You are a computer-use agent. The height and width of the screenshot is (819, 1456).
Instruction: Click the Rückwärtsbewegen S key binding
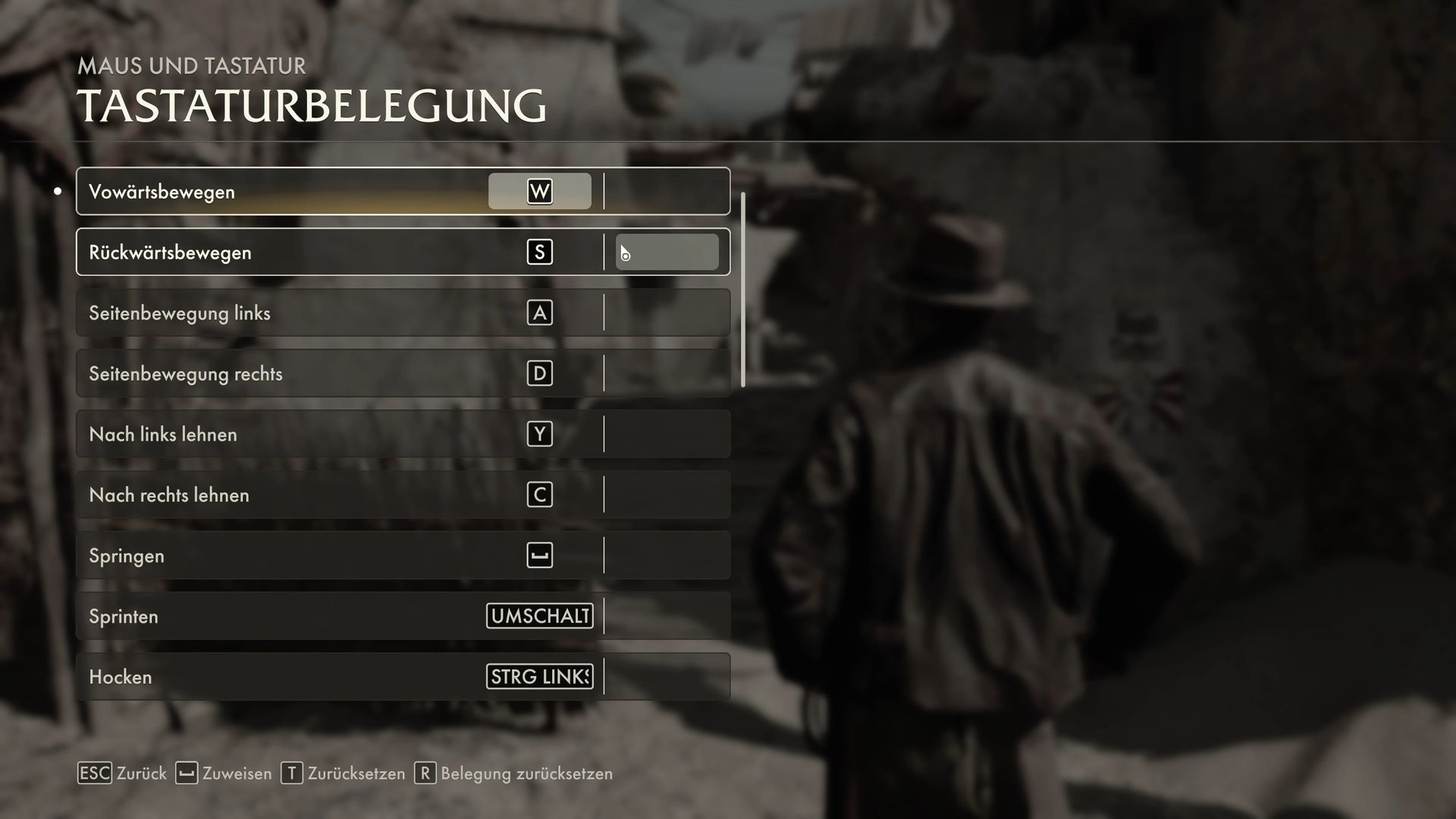click(539, 252)
